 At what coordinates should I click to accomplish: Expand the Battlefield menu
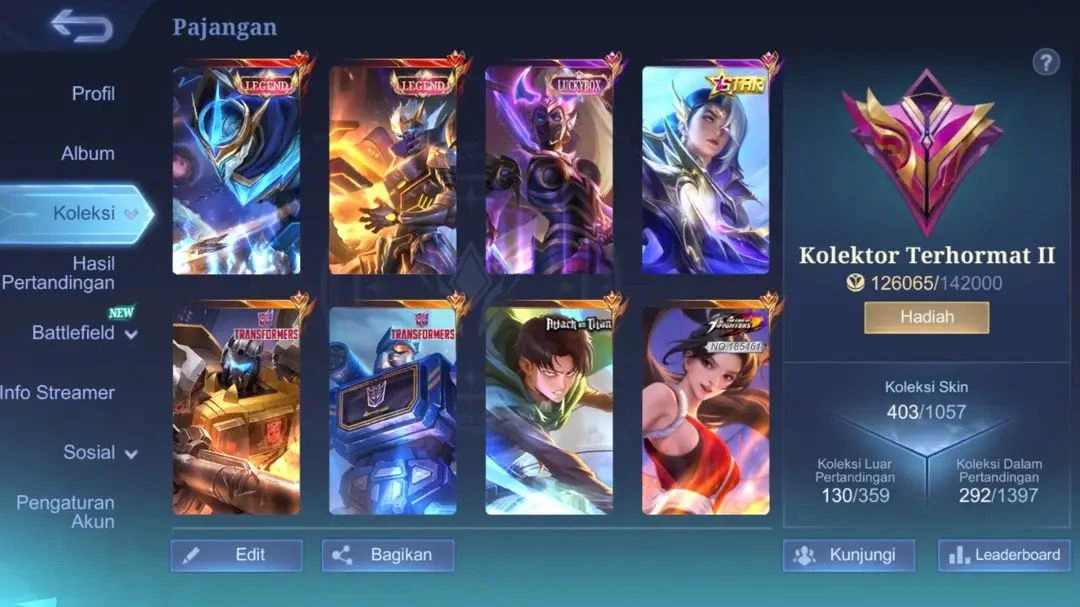84,333
